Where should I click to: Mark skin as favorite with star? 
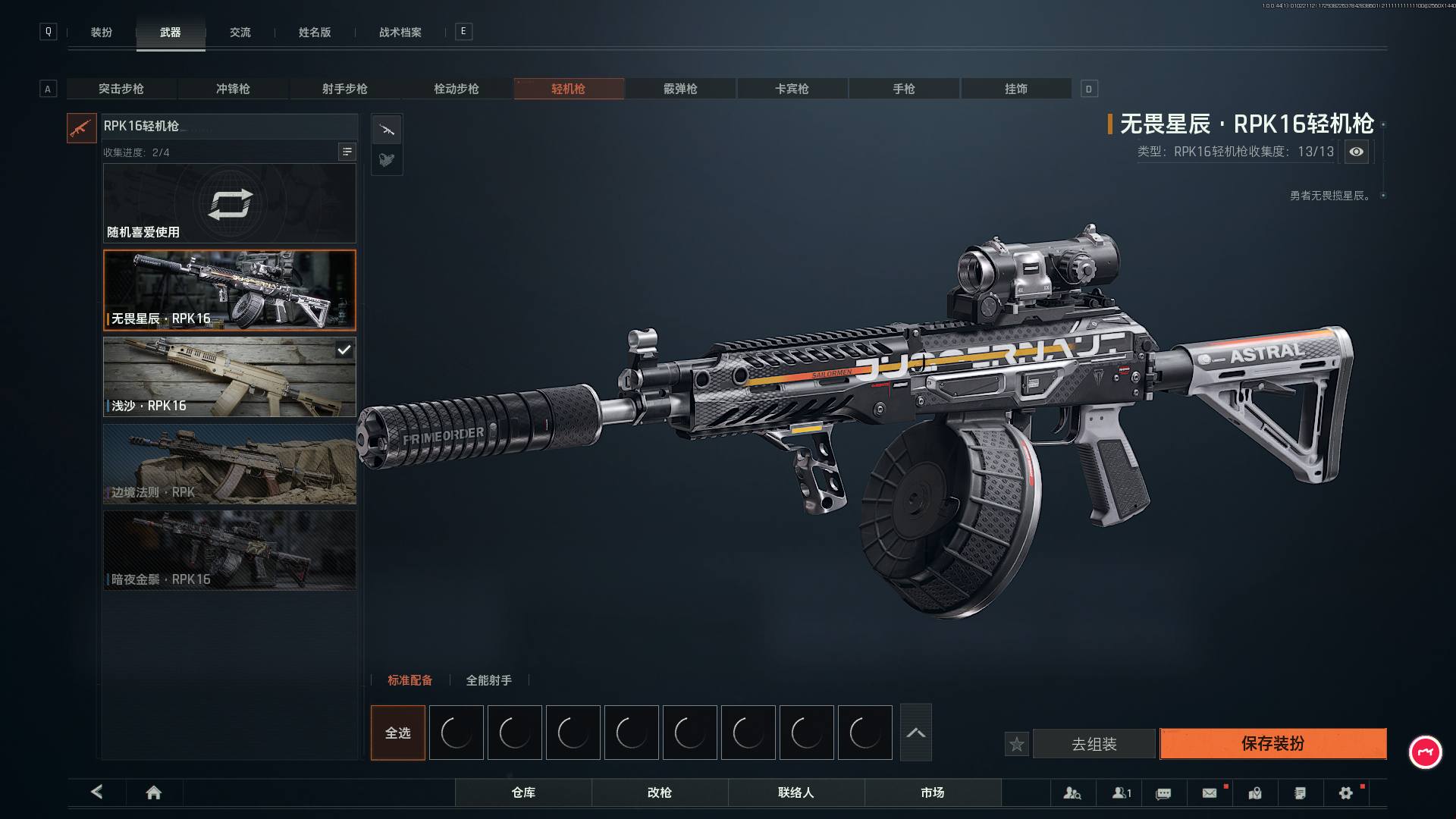click(x=1017, y=744)
